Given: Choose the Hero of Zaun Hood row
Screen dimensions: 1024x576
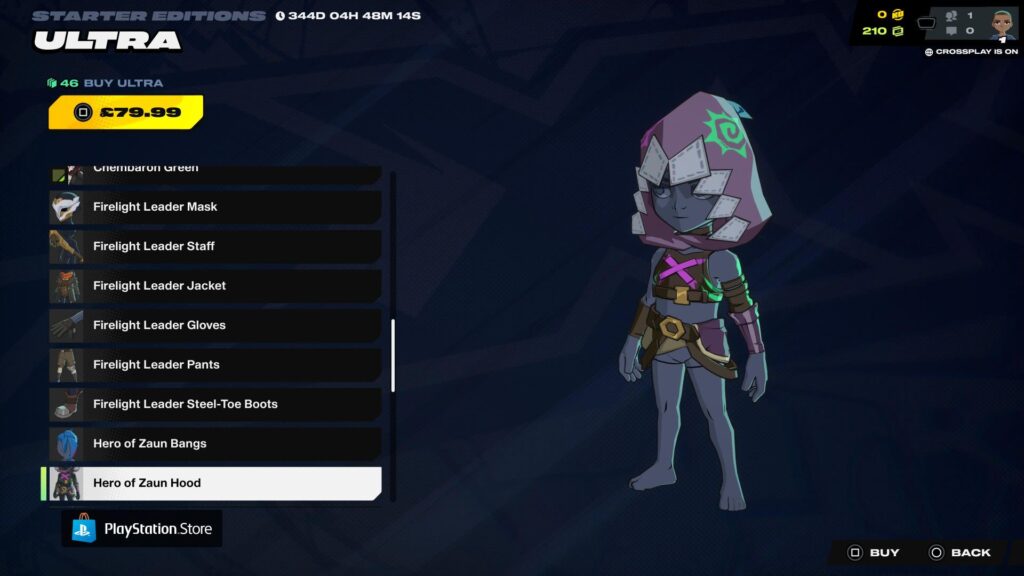Looking at the screenshot, I should [215, 483].
